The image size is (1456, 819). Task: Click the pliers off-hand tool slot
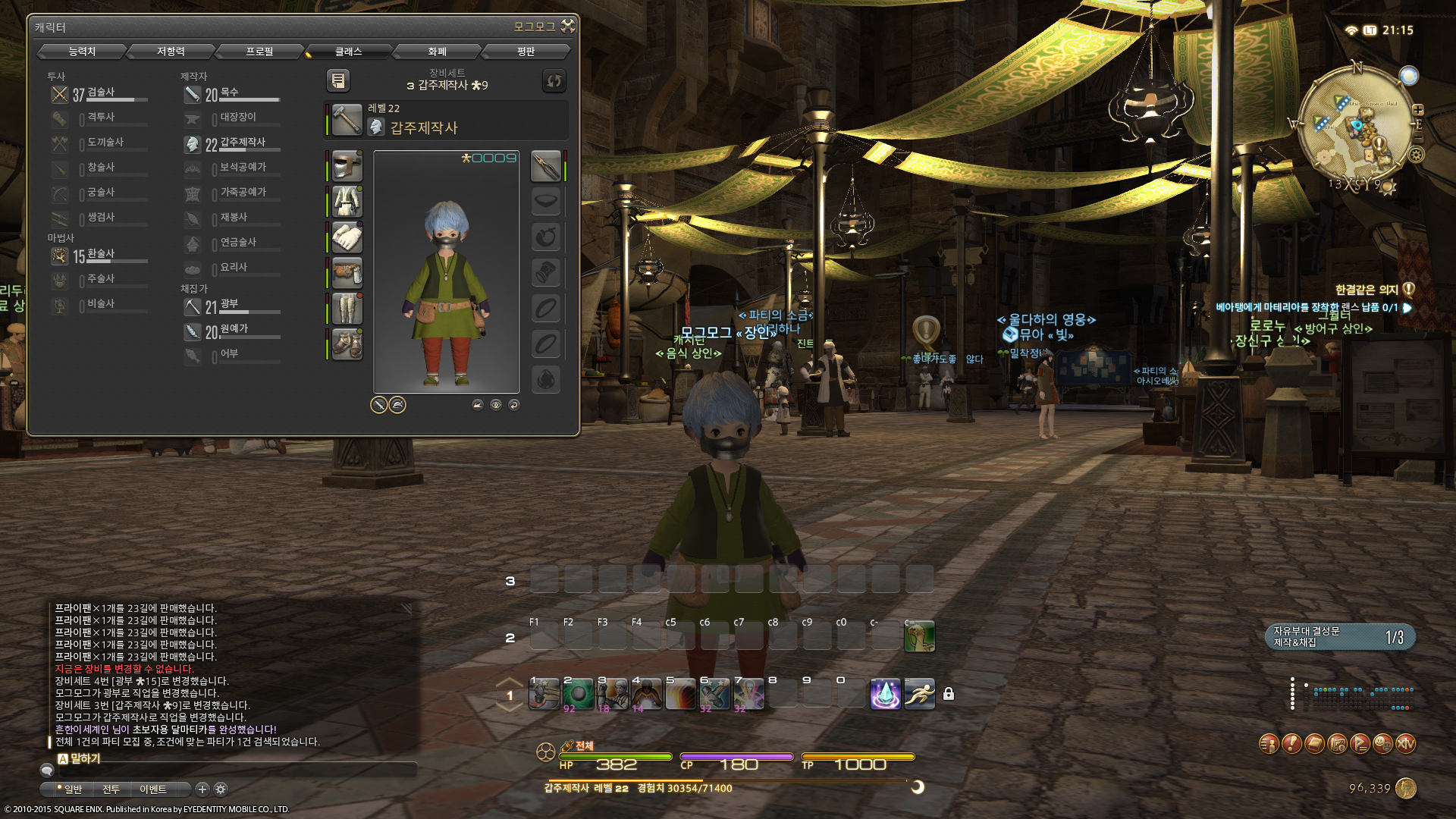[x=545, y=166]
